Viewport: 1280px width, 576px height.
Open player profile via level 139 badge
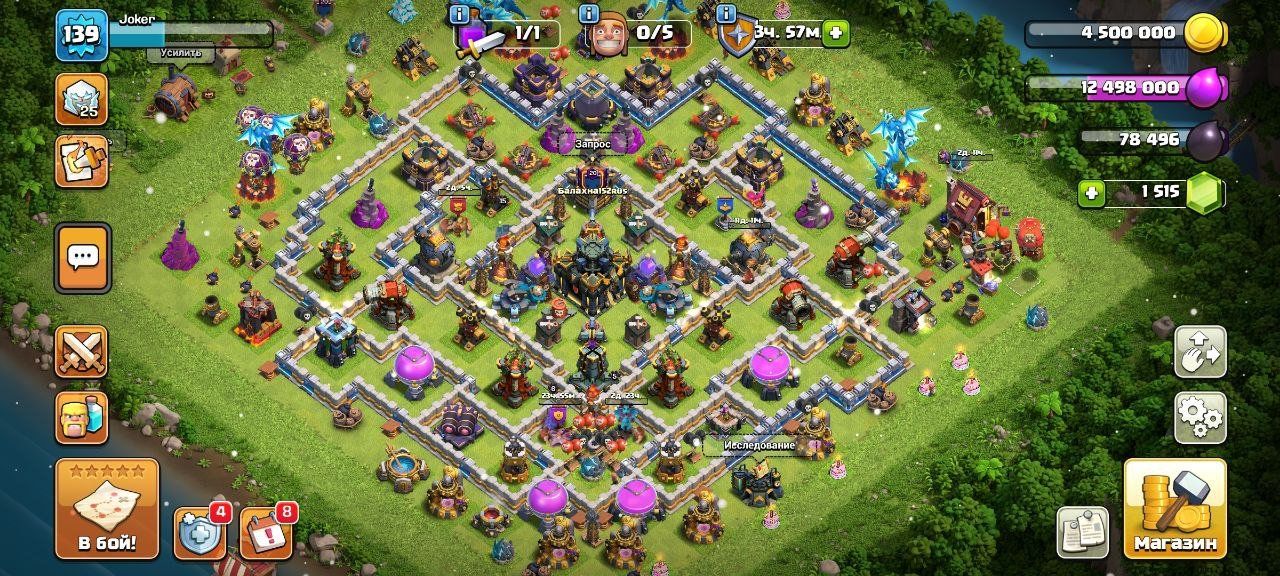tap(81, 36)
